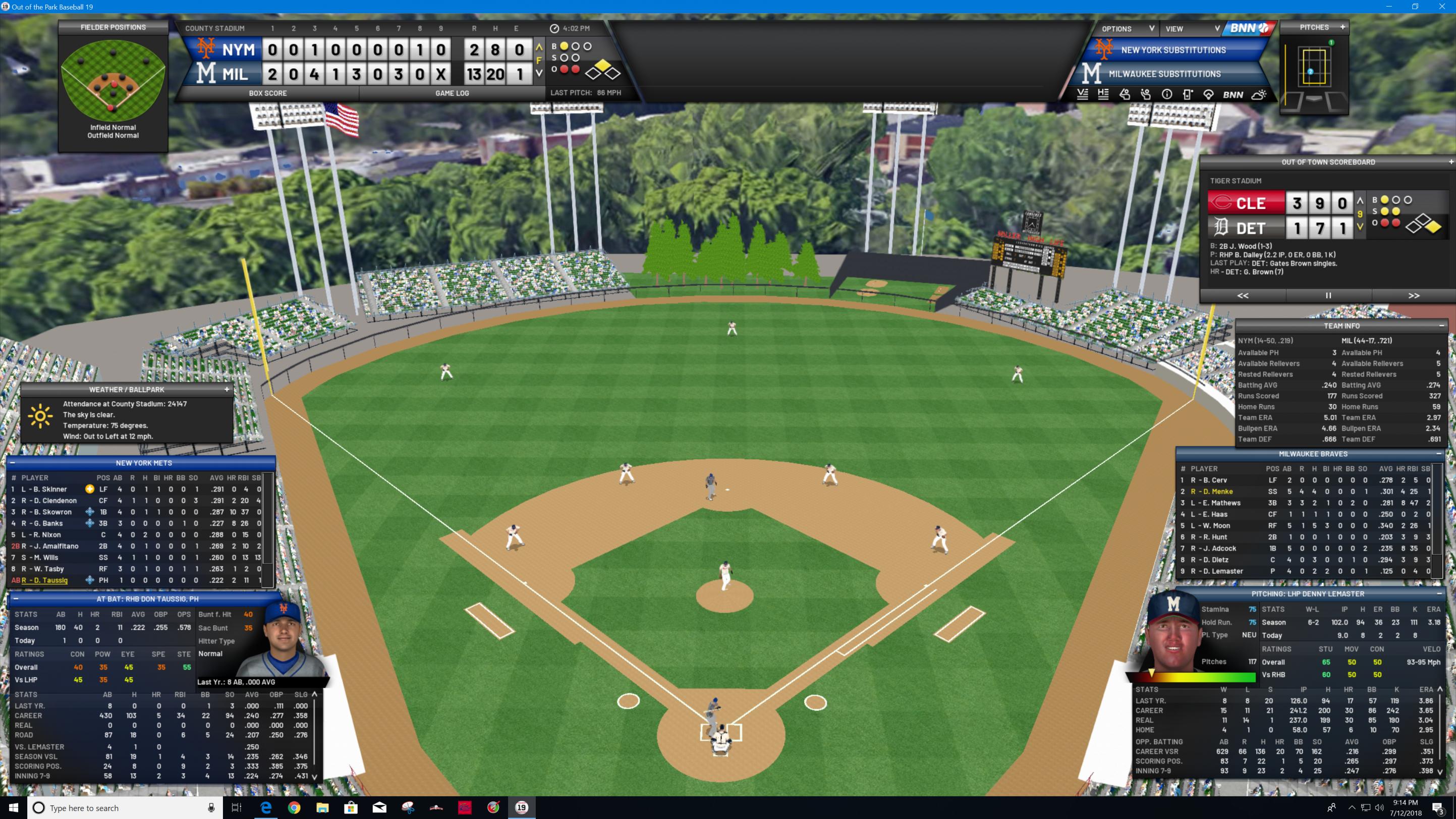Open New York Substitutions

[x=1173, y=50]
